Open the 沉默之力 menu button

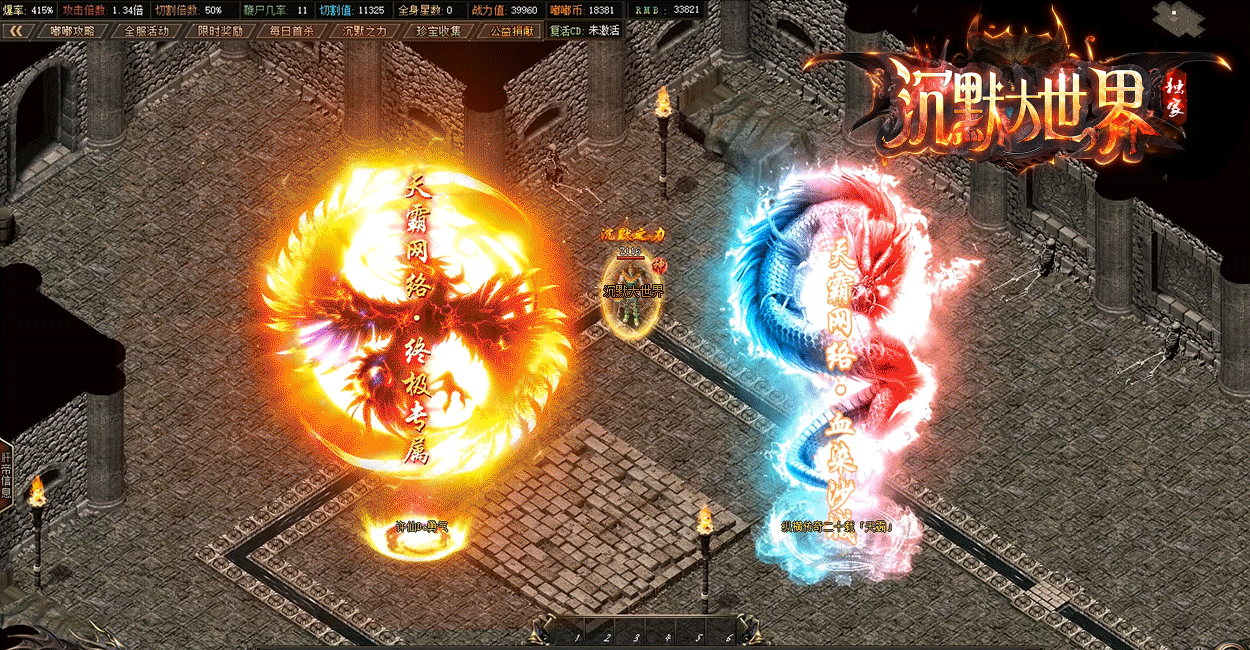click(x=365, y=31)
